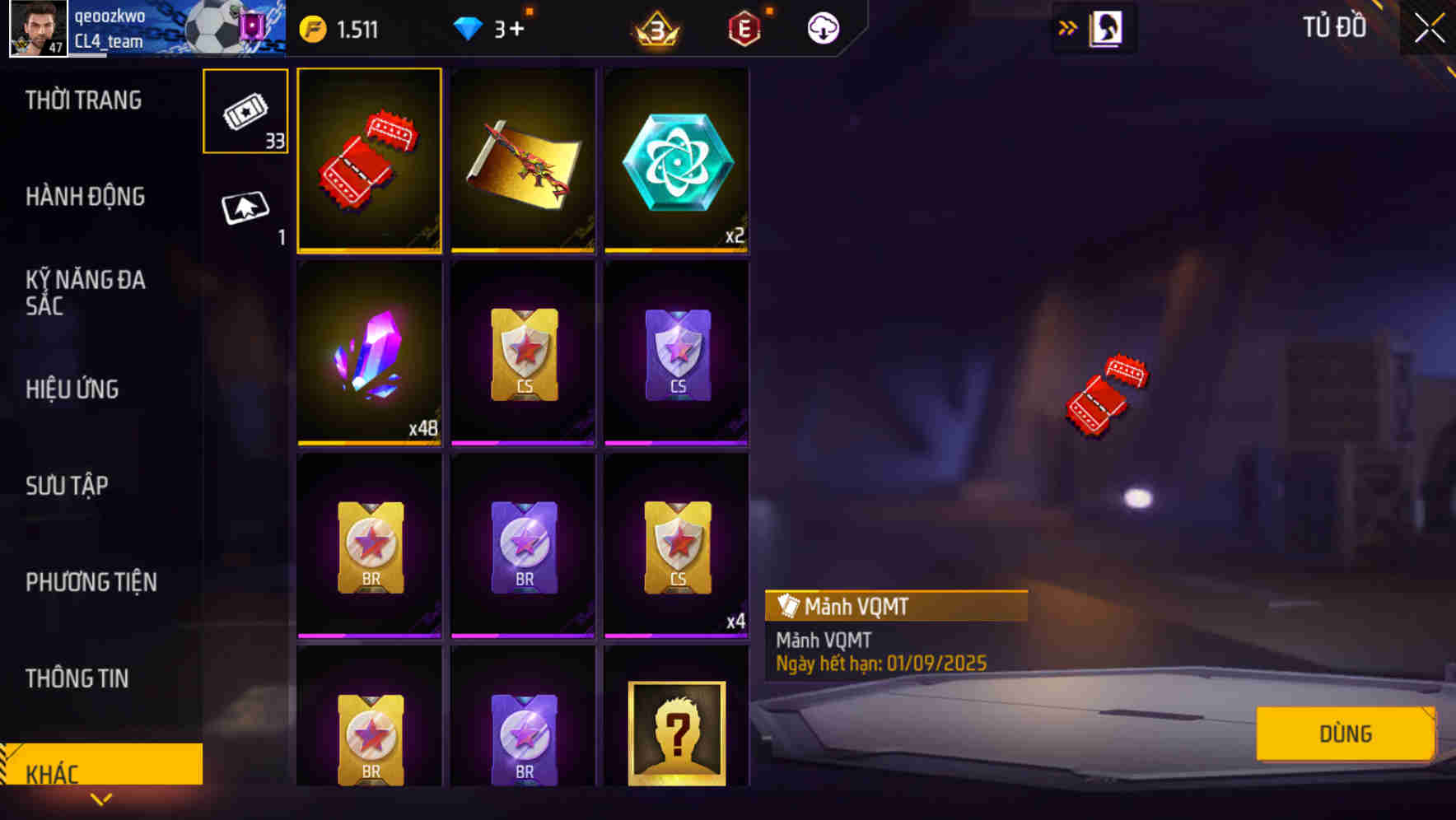Image resolution: width=1456 pixels, height=820 pixels.
Task: Click the diamond currency icon to buy diamonds
Action: [x=468, y=27]
